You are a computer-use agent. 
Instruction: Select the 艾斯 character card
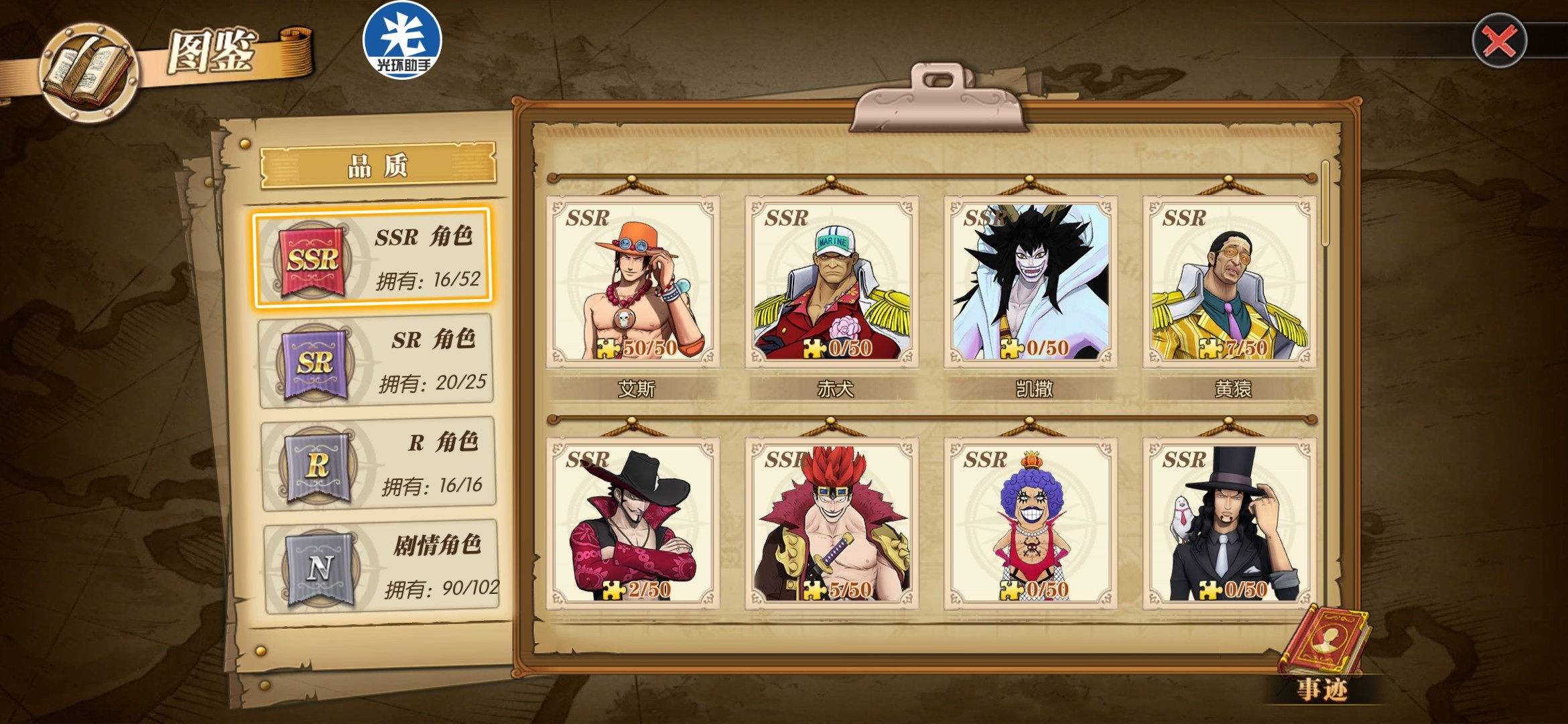coord(633,282)
